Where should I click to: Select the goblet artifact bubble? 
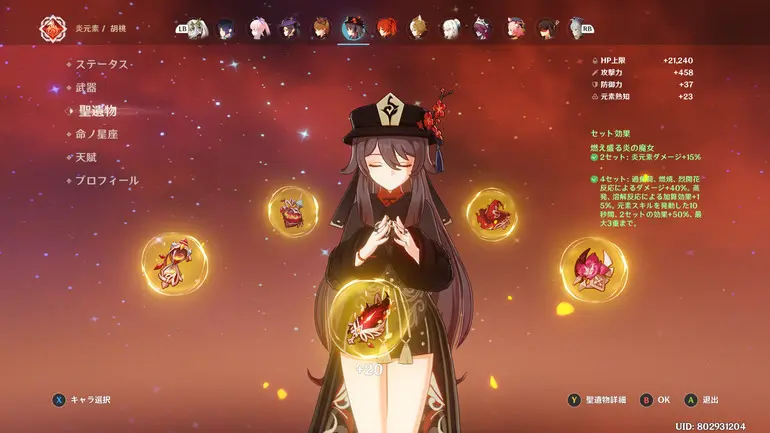point(293,211)
